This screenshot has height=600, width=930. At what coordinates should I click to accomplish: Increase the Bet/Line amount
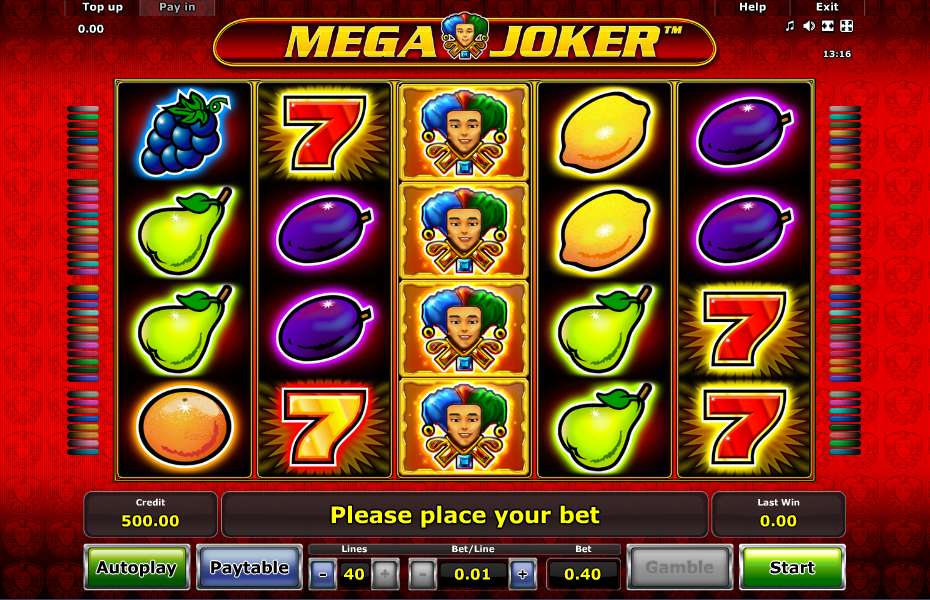pyautogui.click(x=521, y=574)
